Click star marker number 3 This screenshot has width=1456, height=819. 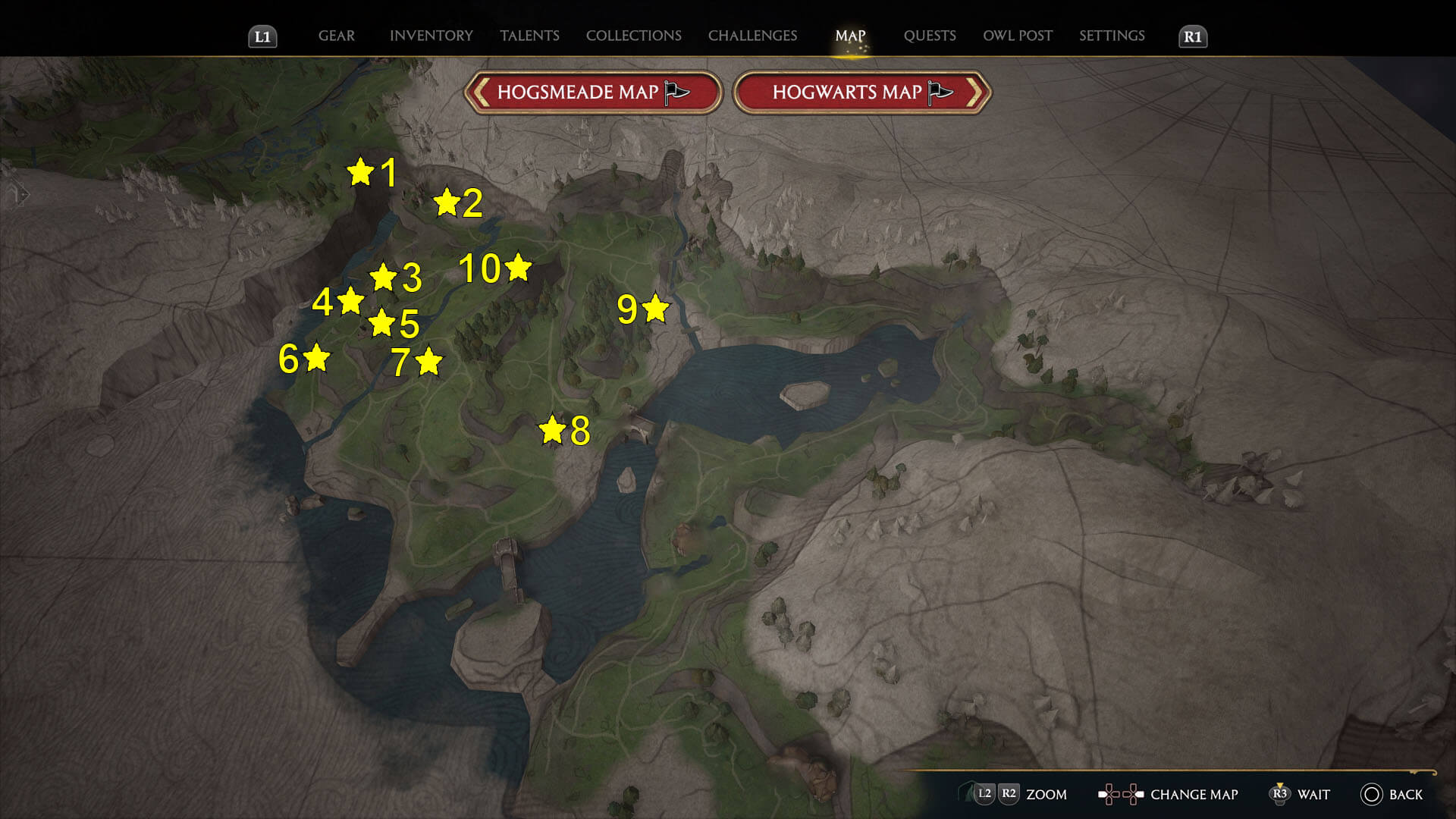[383, 278]
